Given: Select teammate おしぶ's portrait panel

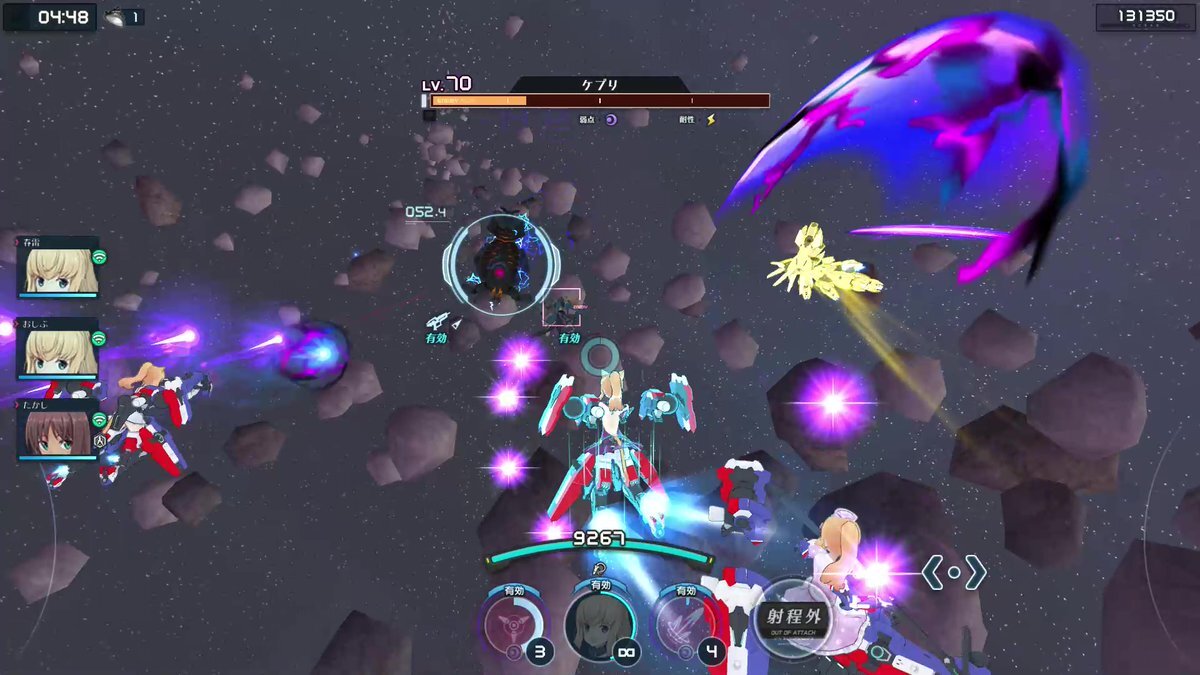Looking at the screenshot, I should coord(58,349).
